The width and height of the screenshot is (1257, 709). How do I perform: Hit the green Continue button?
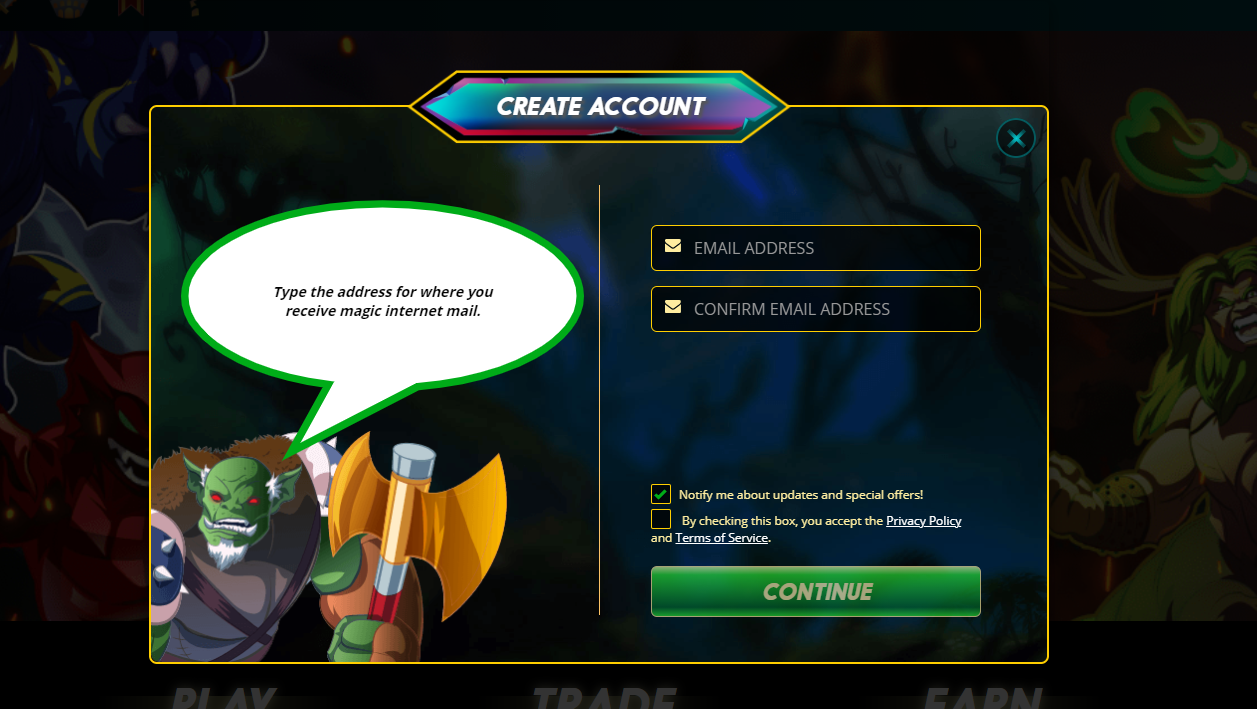coord(815,592)
